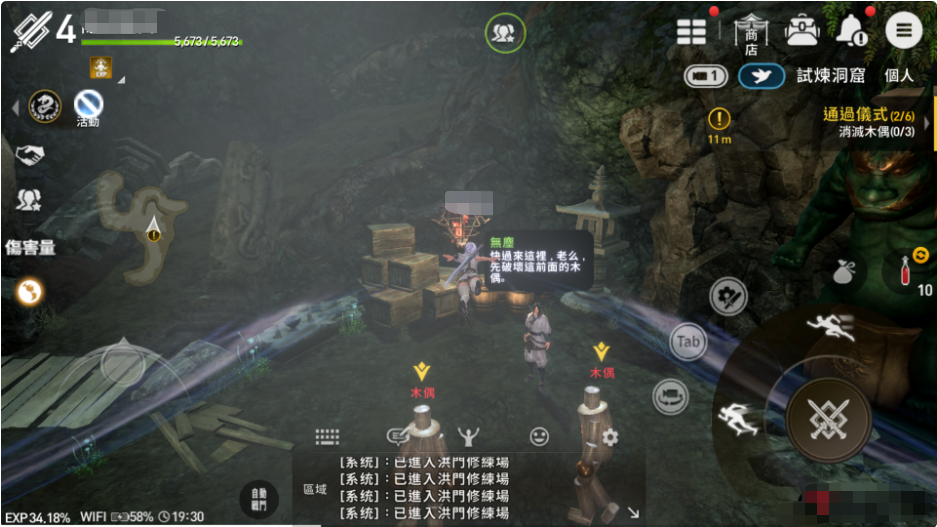Open the party icon at top center

tap(504, 33)
